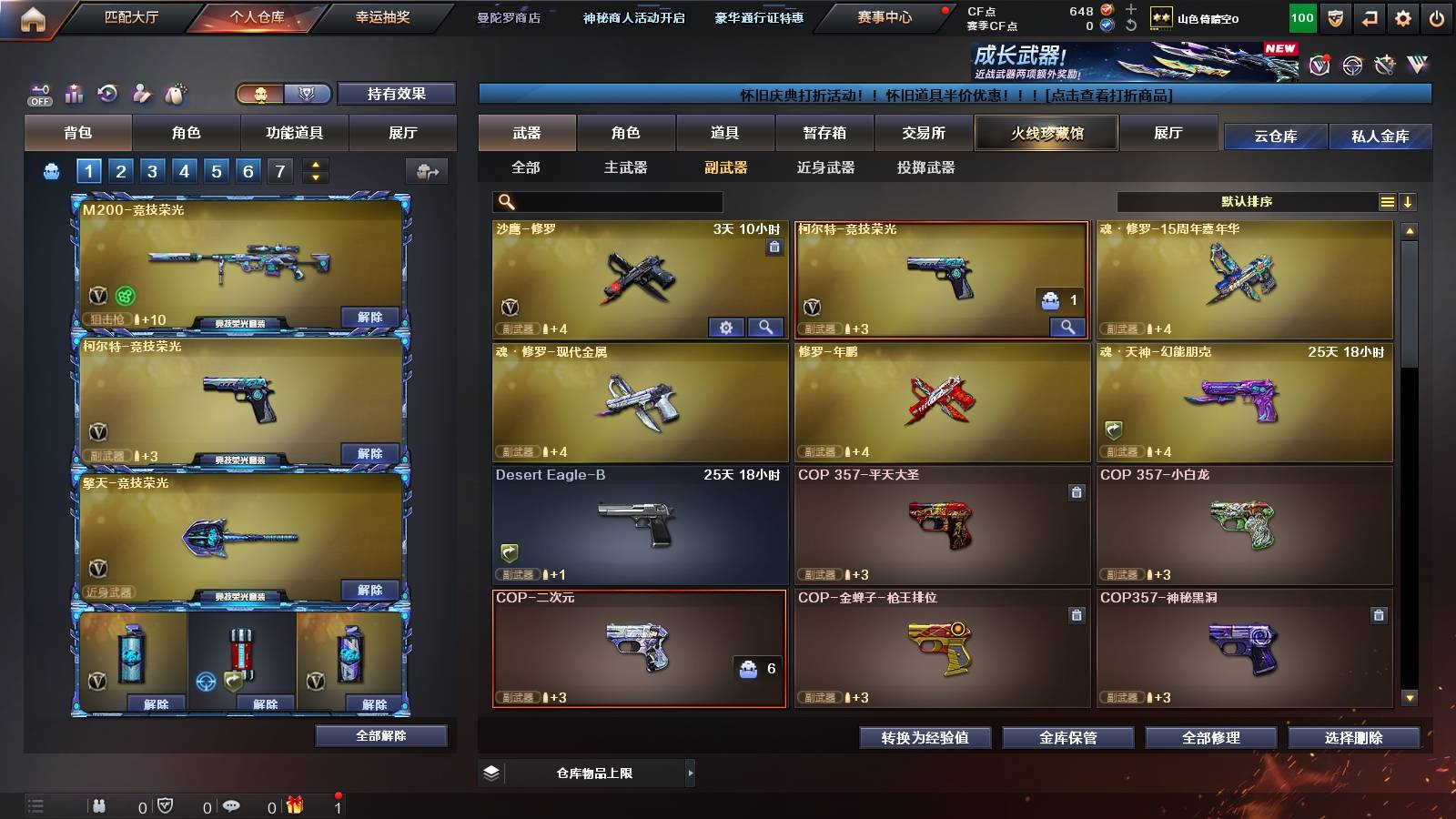This screenshot has height=819, width=1456.
Task: Click the friends icon in the bottom status bar
Action: 98,805
